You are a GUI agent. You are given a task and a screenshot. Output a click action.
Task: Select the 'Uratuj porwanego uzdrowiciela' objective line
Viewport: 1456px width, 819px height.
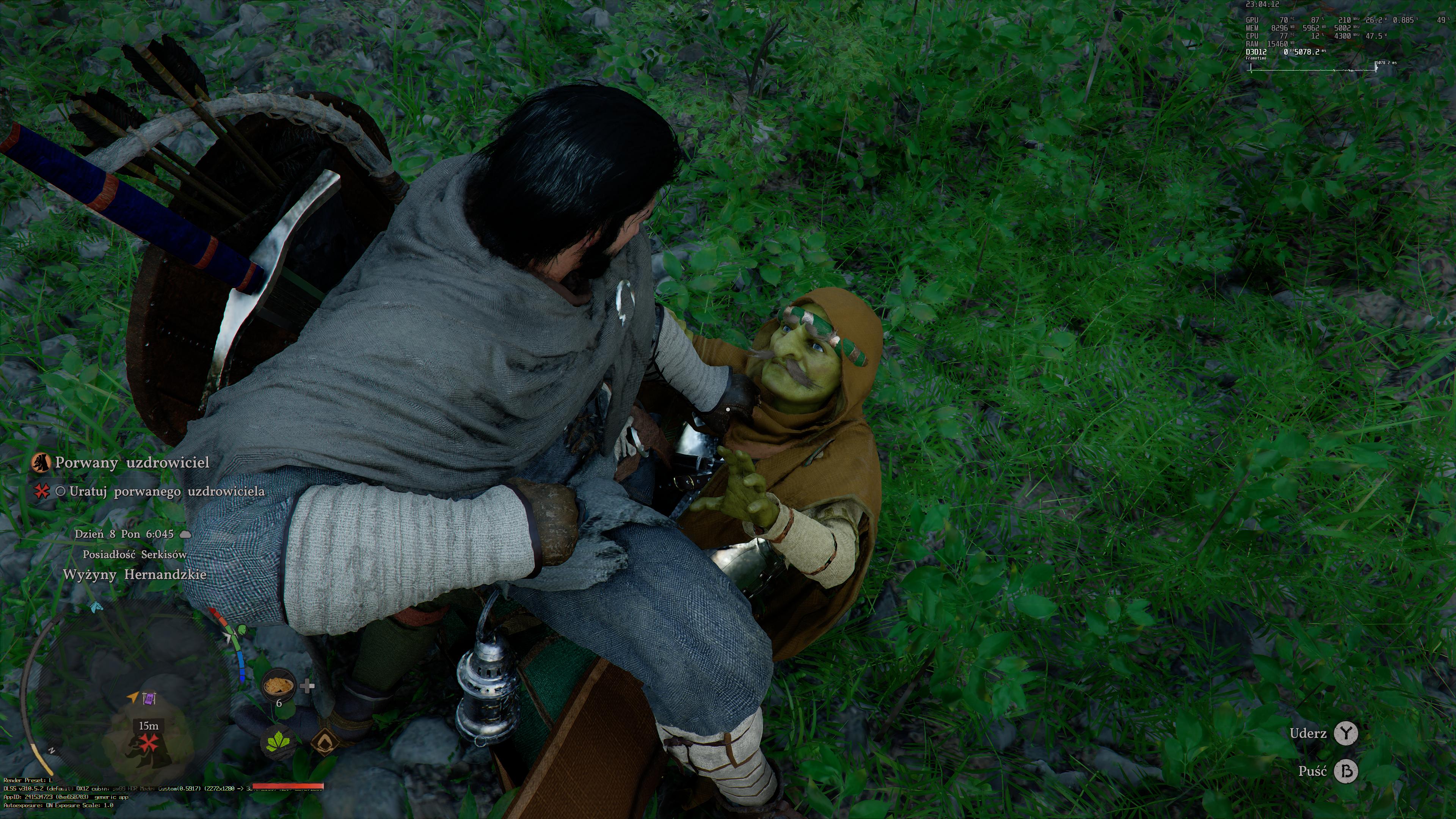coord(167,491)
